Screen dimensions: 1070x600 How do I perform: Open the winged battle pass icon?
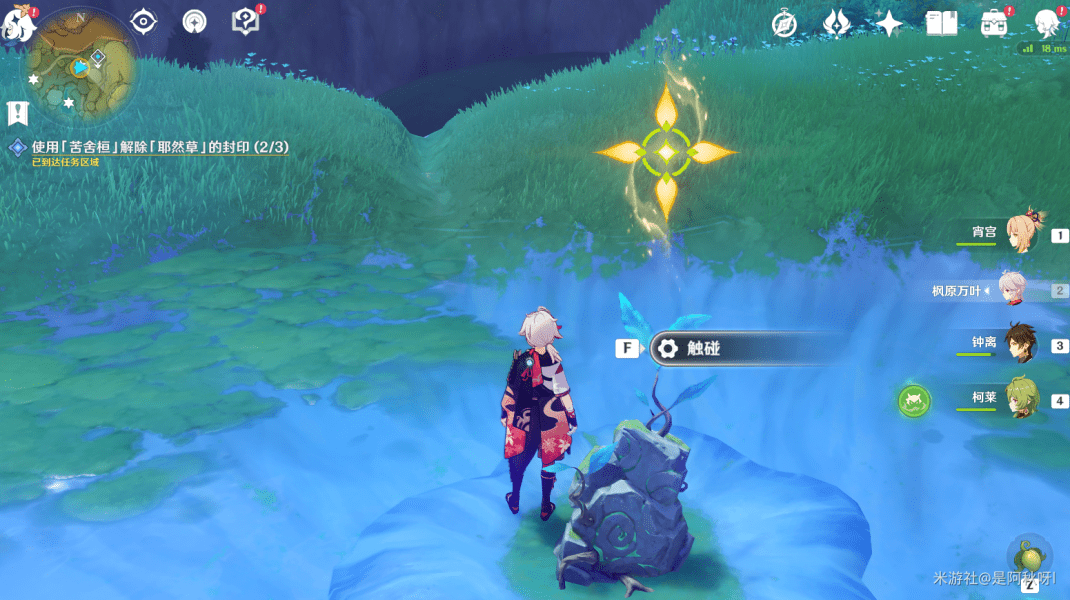point(836,24)
